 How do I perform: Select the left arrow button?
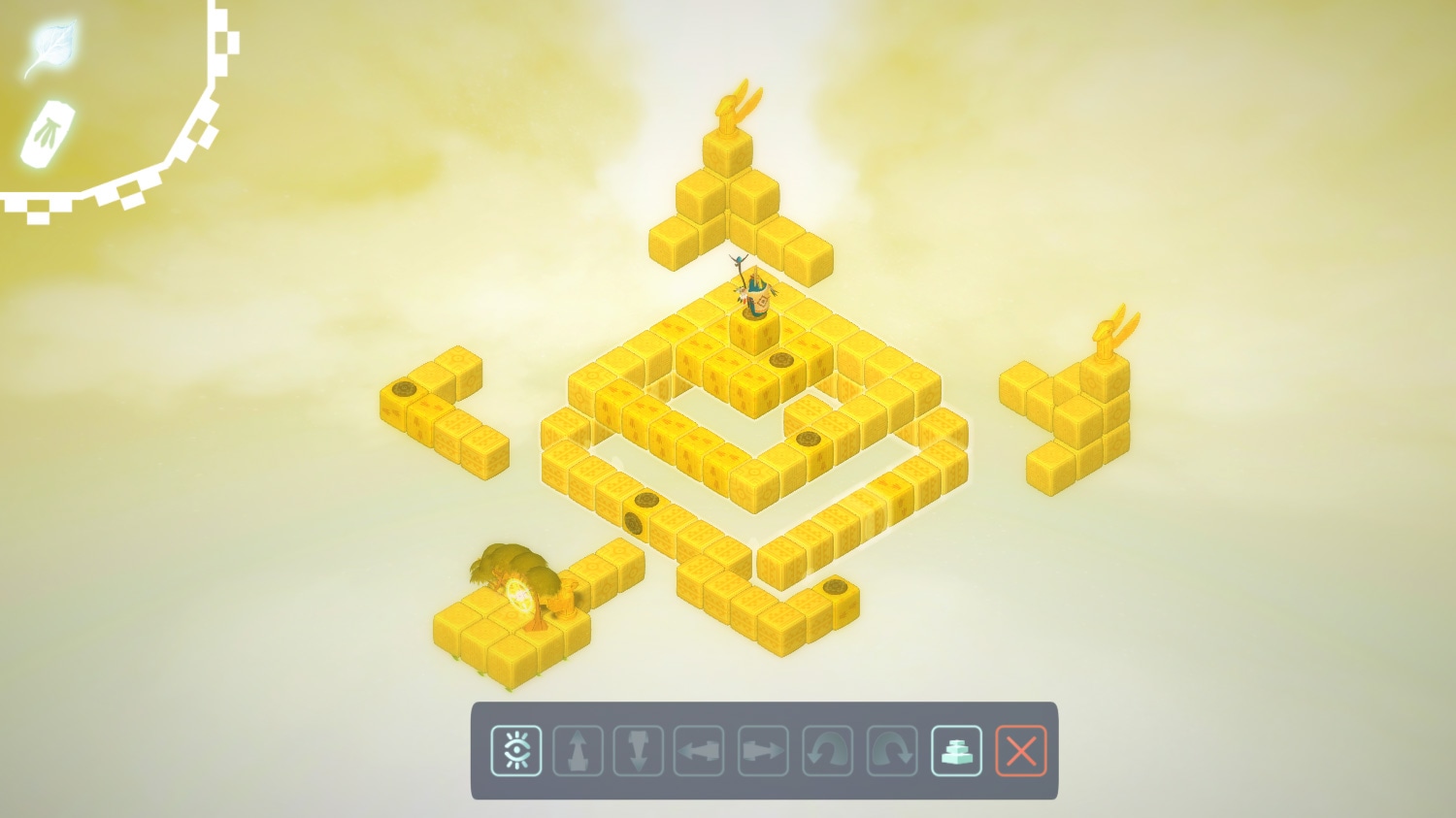coord(699,751)
